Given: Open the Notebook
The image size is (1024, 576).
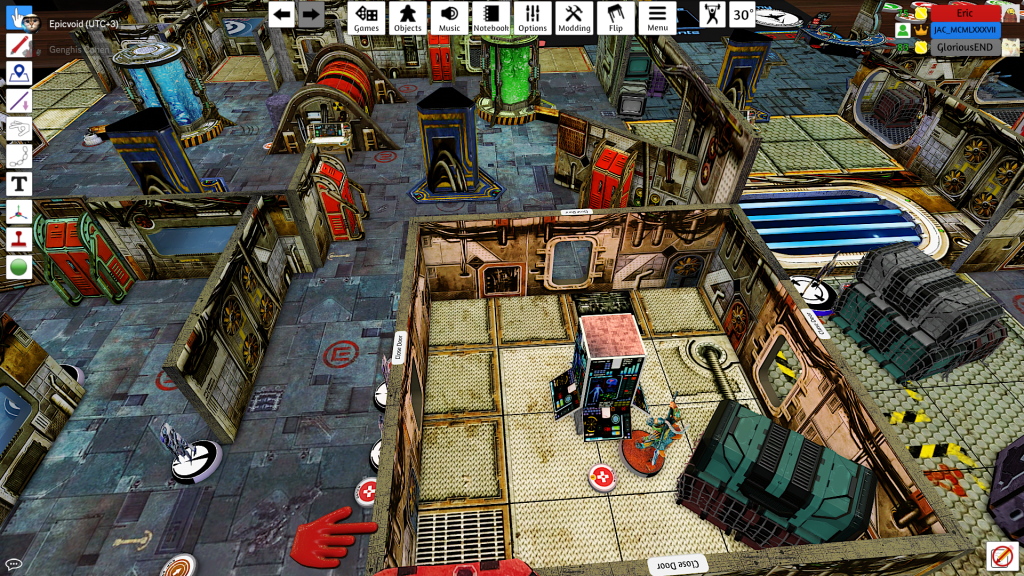Looking at the screenshot, I should (x=490, y=17).
